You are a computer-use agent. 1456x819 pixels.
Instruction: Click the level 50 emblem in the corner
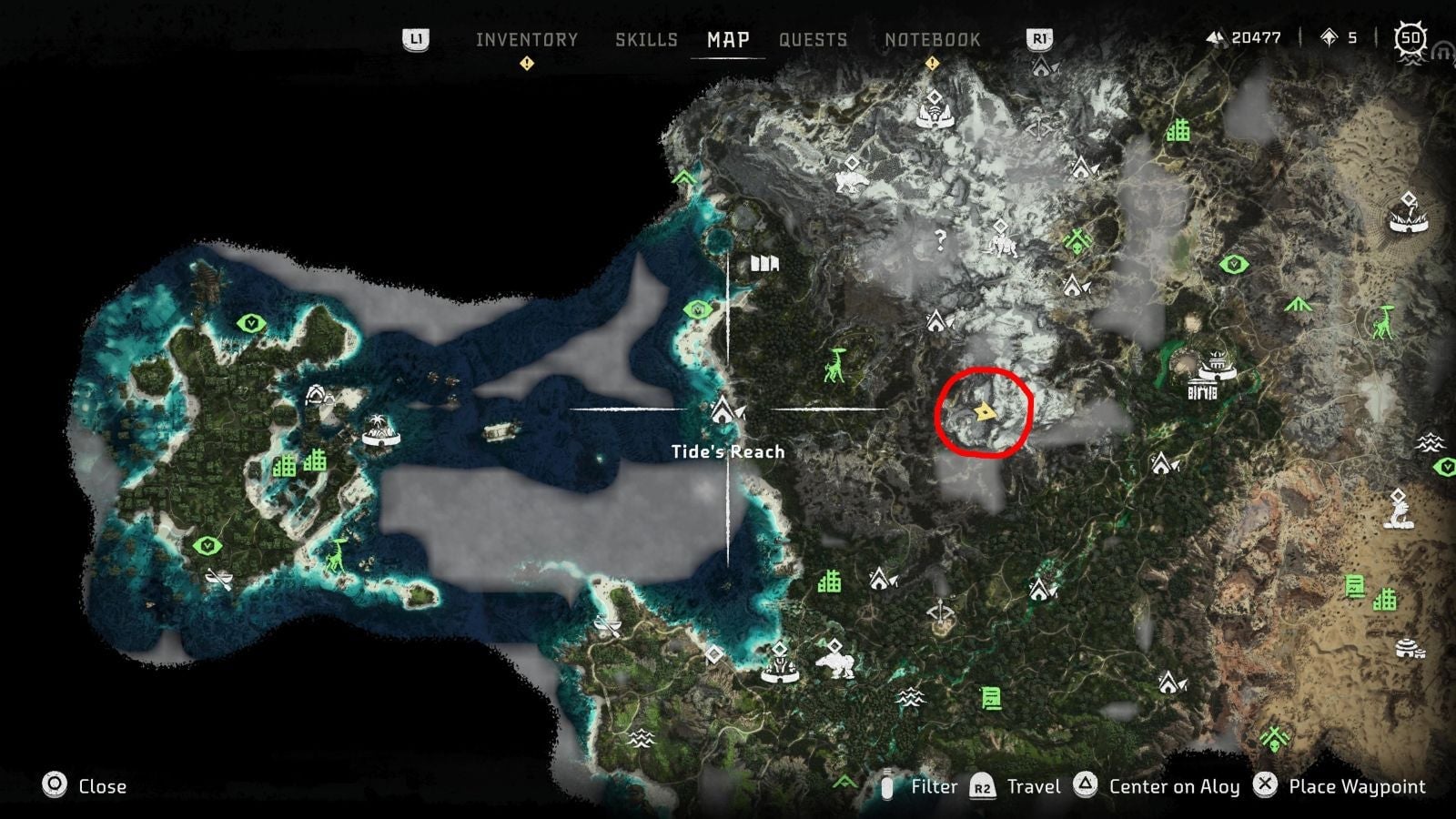click(1409, 36)
